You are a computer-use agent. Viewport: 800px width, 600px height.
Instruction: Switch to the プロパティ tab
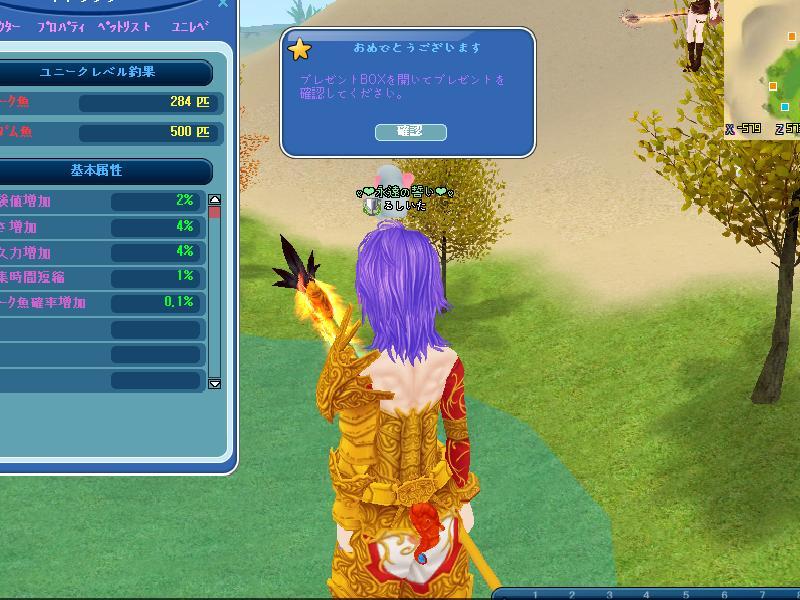click(60, 28)
